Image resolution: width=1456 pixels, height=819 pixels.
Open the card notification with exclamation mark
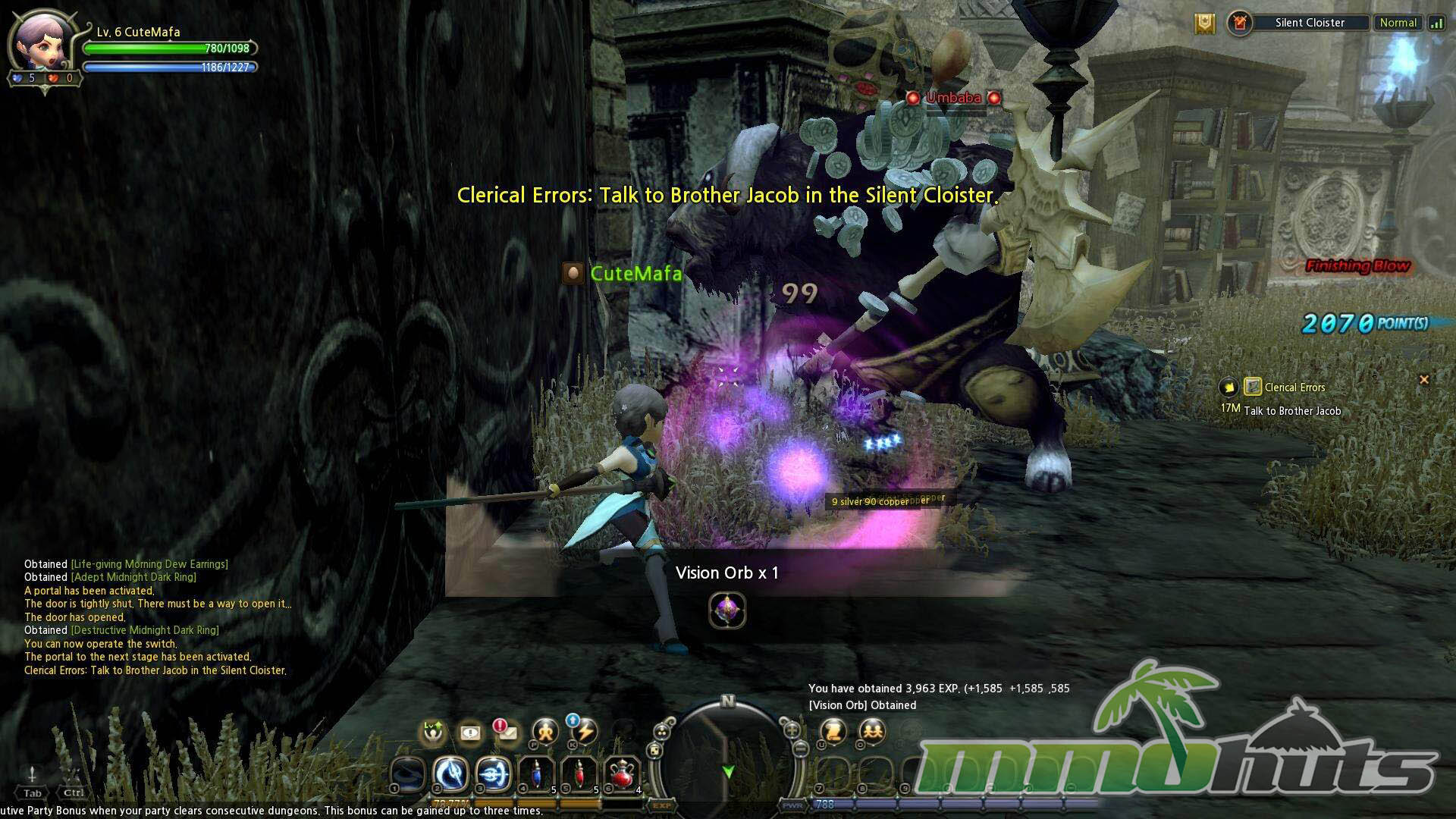tap(470, 733)
